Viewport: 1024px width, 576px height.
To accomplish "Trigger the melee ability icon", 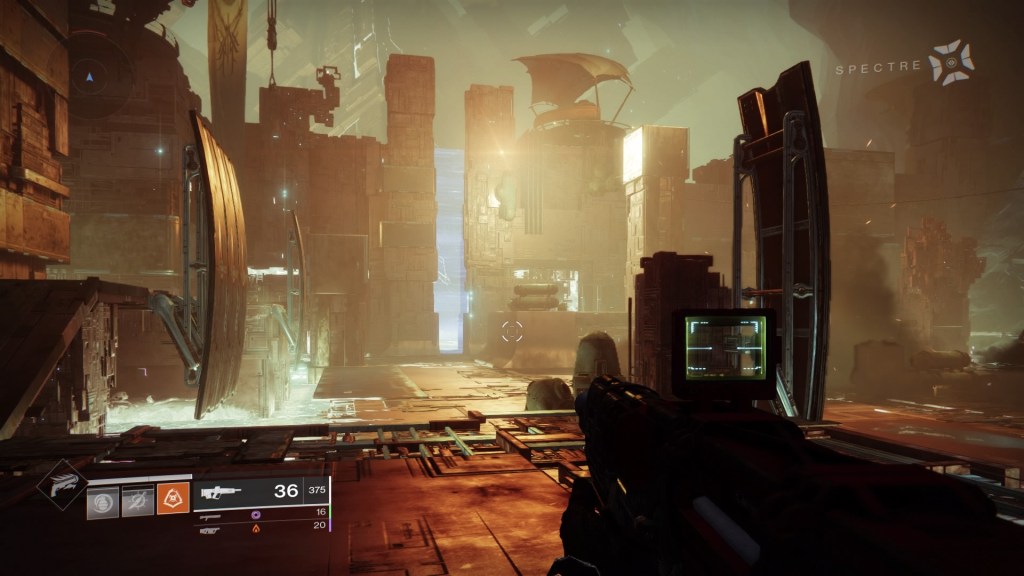I will 137,501.
